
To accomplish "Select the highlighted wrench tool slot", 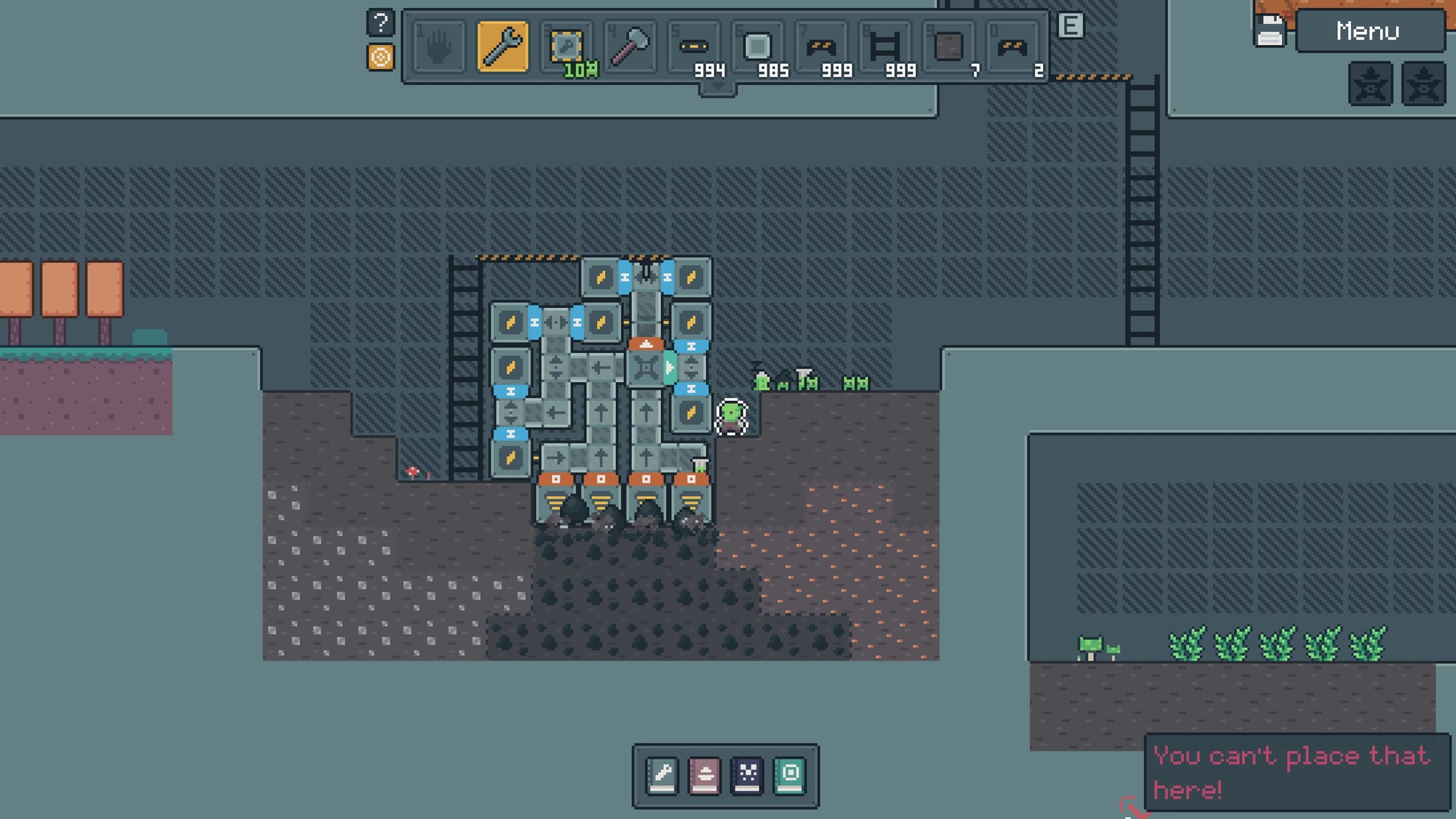I will pos(502,47).
